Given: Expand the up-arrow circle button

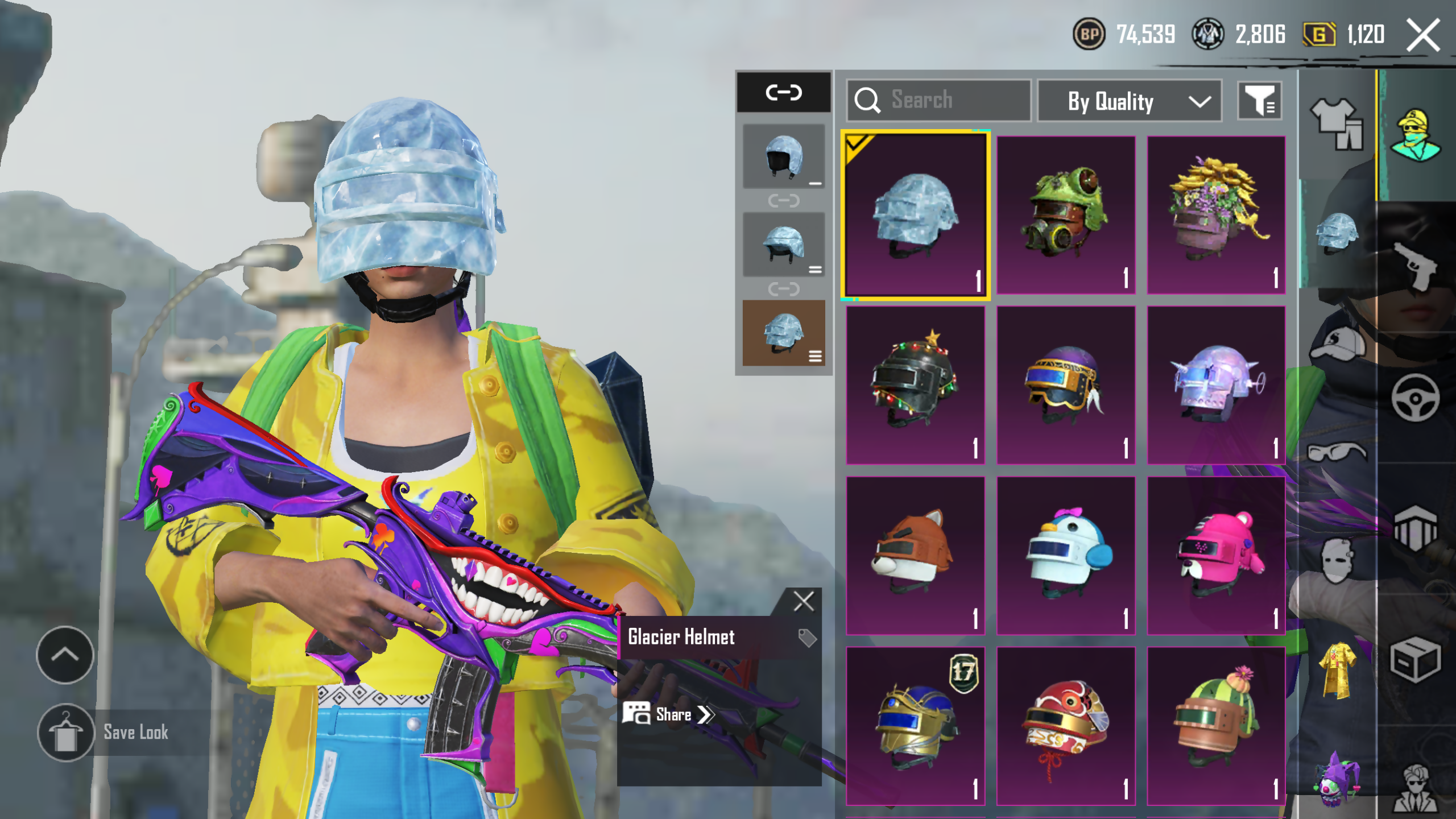Looking at the screenshot, I should pyautogui.click(x=65, y=655).
